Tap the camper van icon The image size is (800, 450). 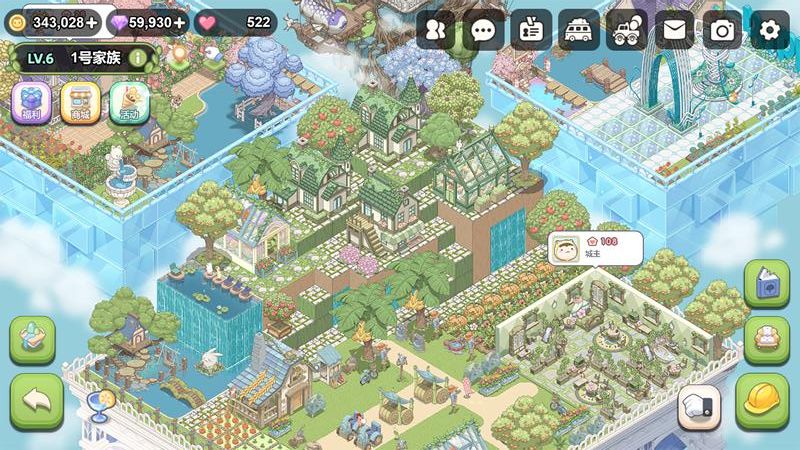(579, 30)
